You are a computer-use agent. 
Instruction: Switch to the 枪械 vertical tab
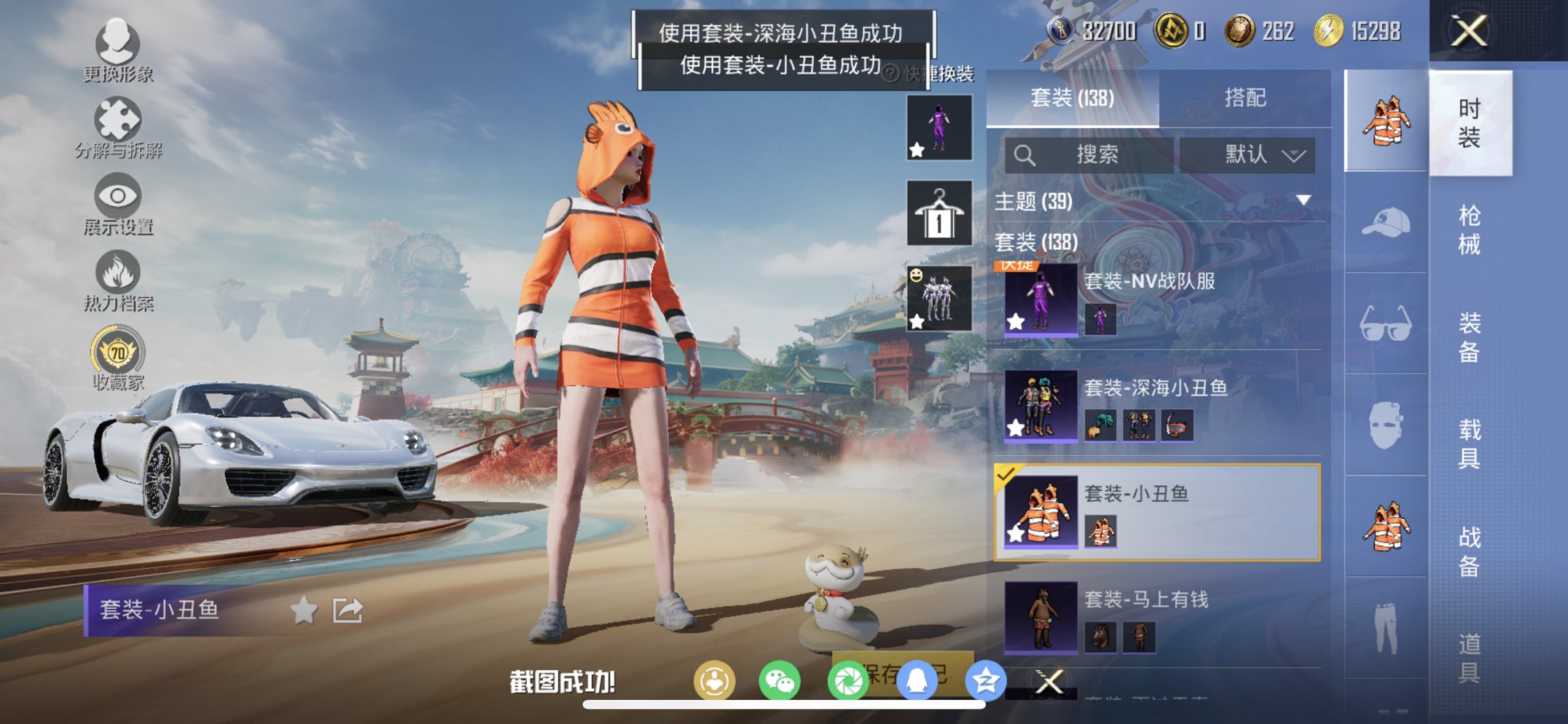(x=1468, y=229)
